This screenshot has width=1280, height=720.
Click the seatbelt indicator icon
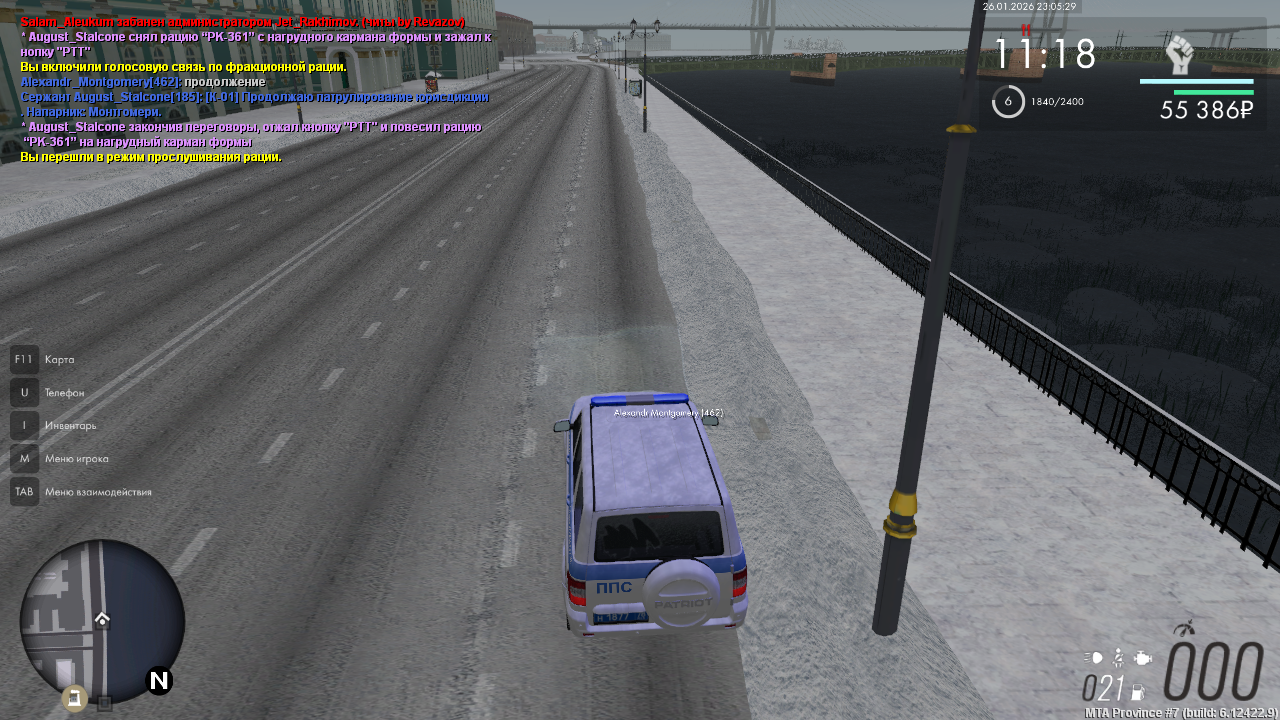pyautogui.click(x=1118, y=657)
